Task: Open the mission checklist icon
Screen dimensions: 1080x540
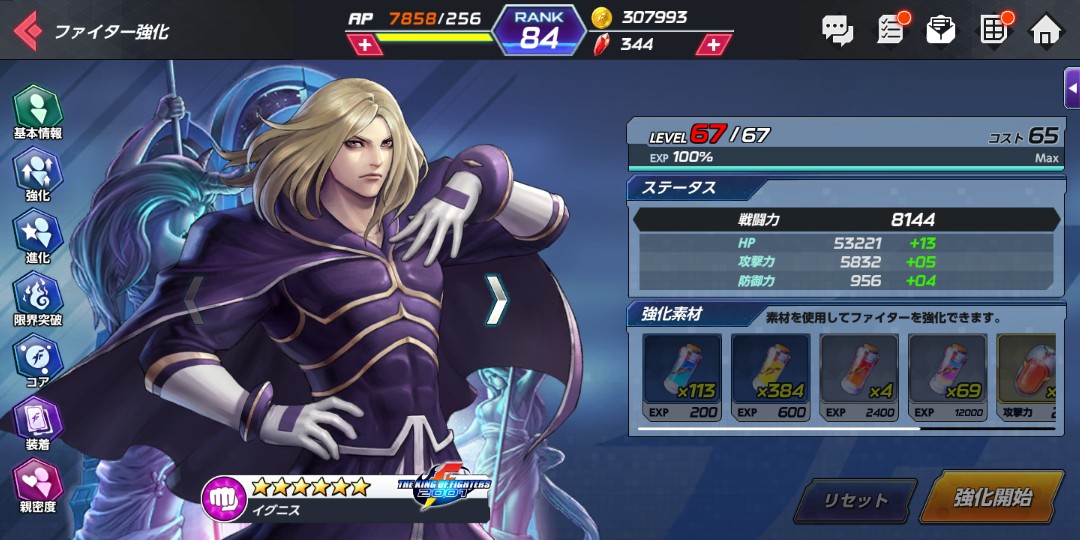Action: pyautogui.click(x=890, y=29)
